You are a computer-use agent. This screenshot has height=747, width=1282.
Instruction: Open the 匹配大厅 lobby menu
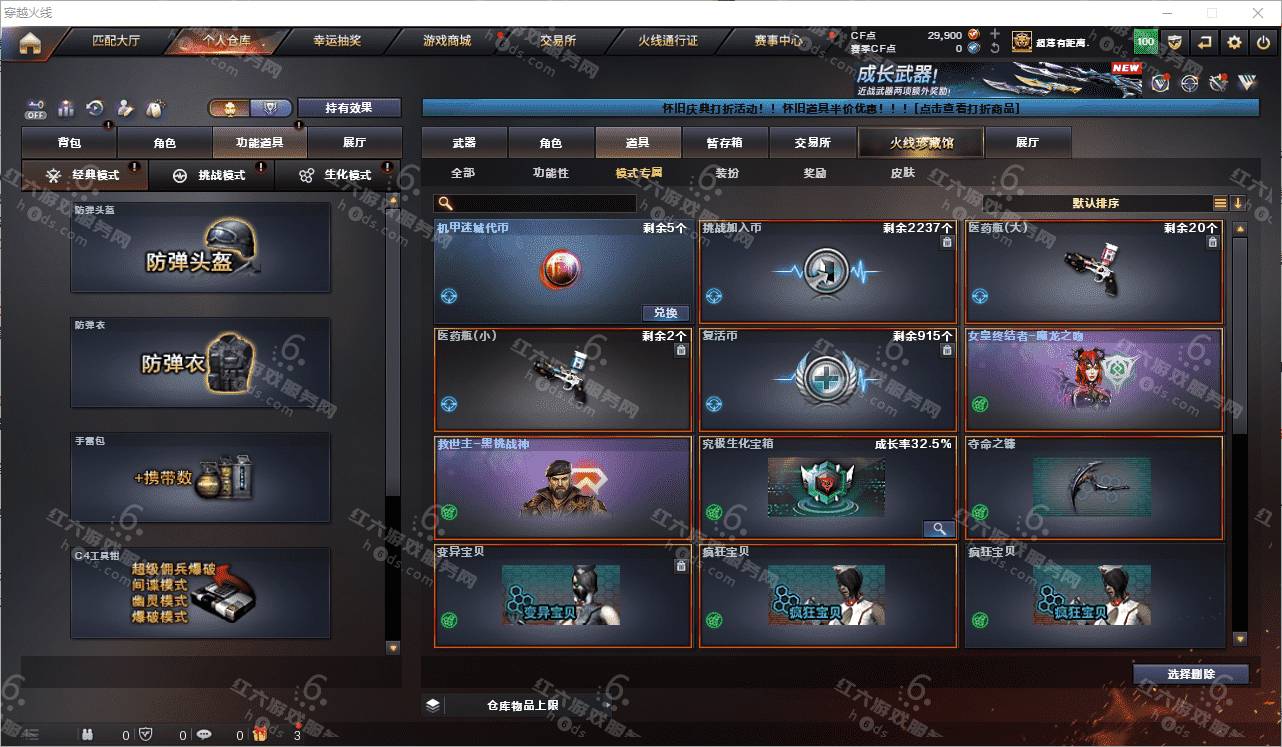click(116, 41)
